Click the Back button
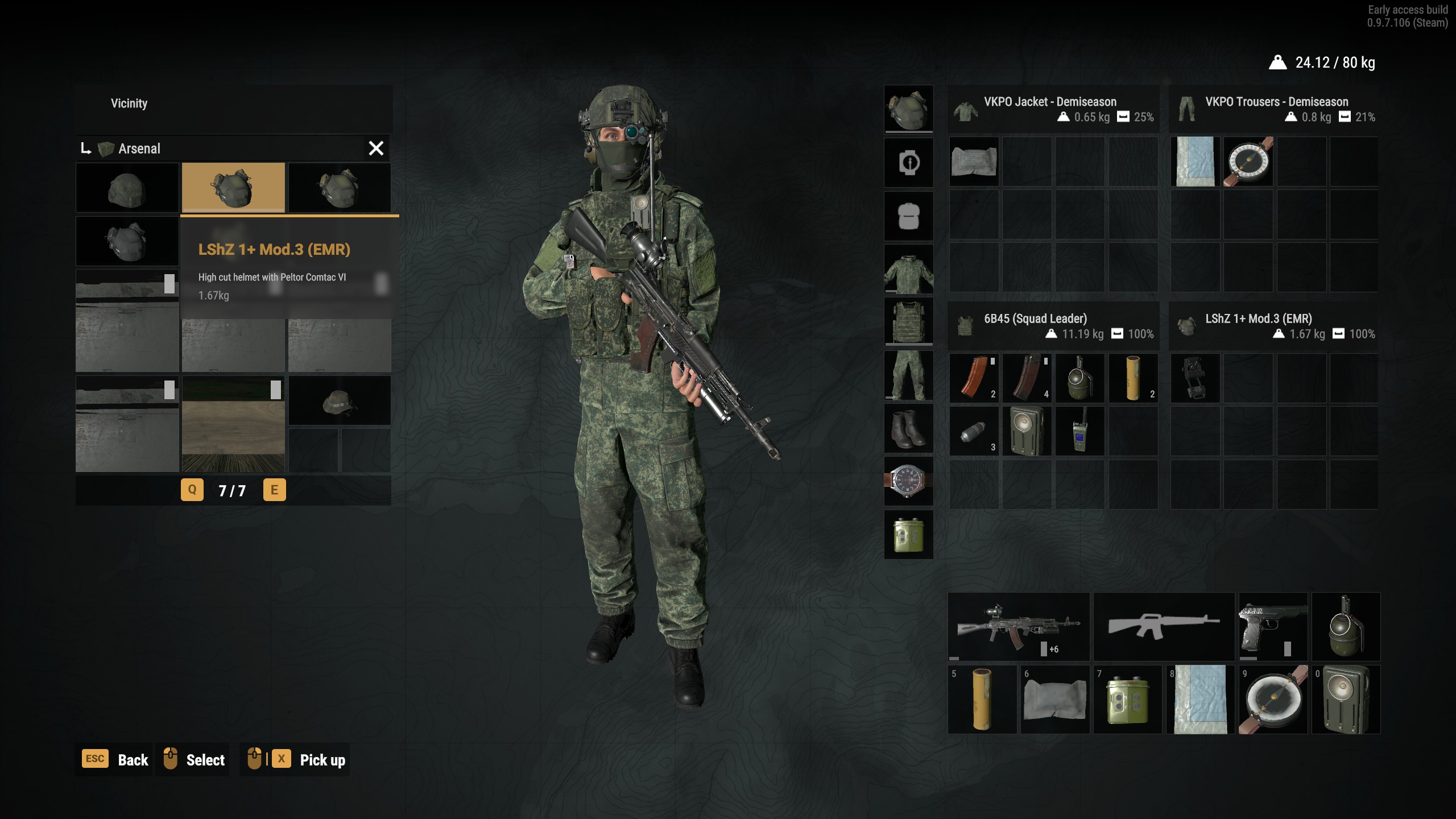The image size is (1456, 819). 117,760
